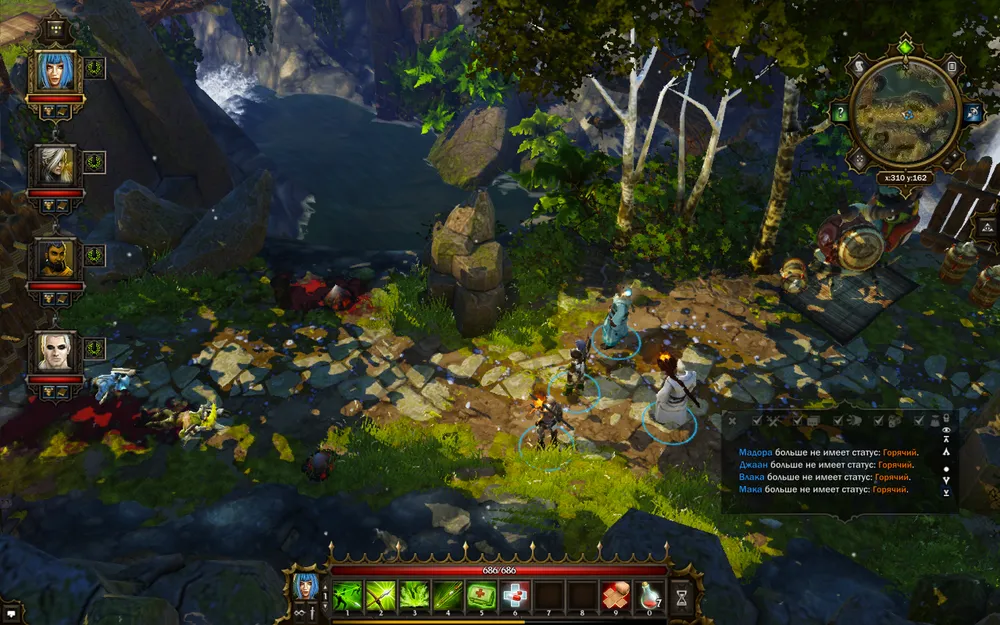Click the hourglass end turn button

coord(682,596)
